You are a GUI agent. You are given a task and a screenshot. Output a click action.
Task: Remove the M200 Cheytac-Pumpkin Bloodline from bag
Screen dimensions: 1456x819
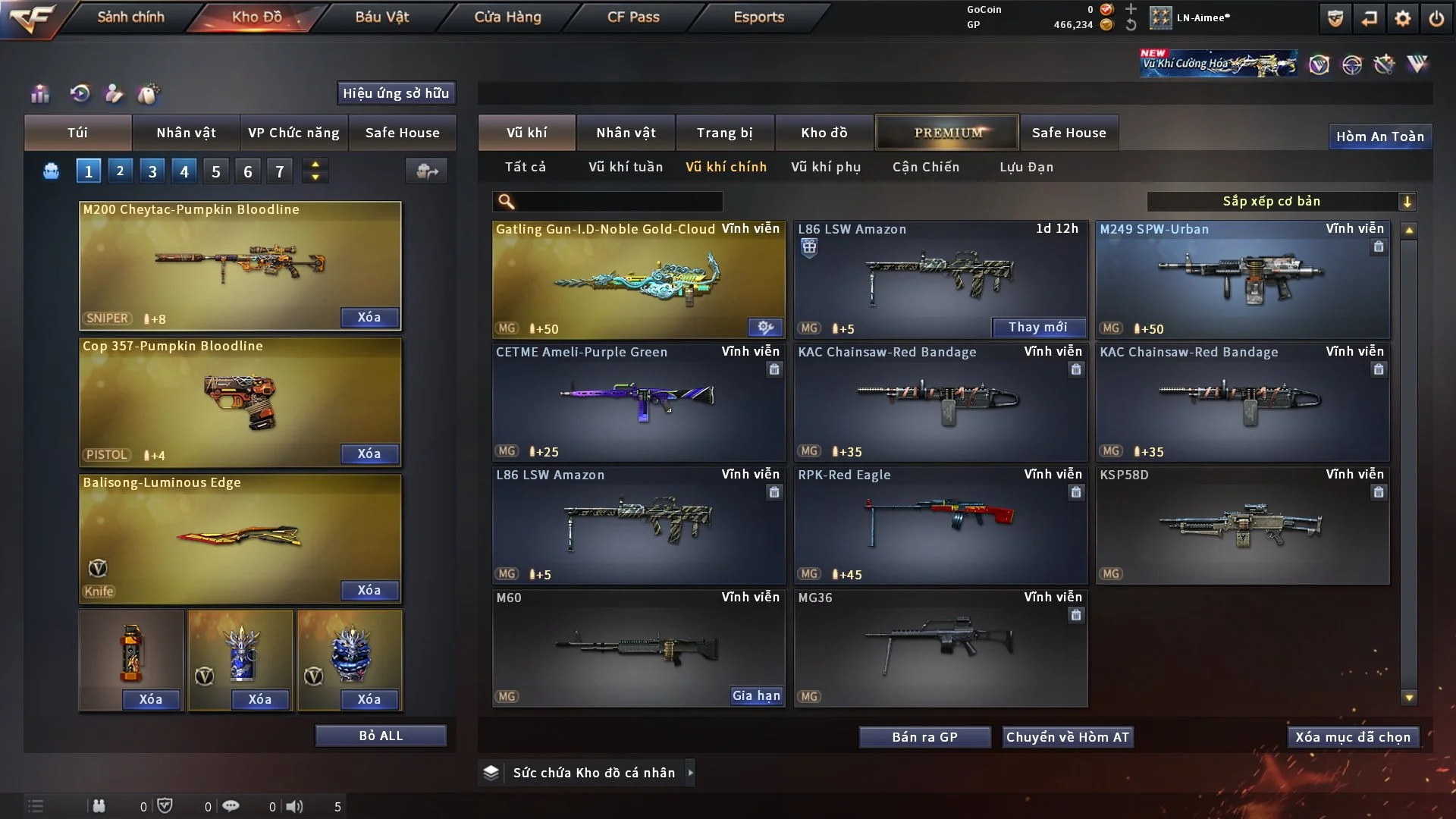[x=369, y=317]
